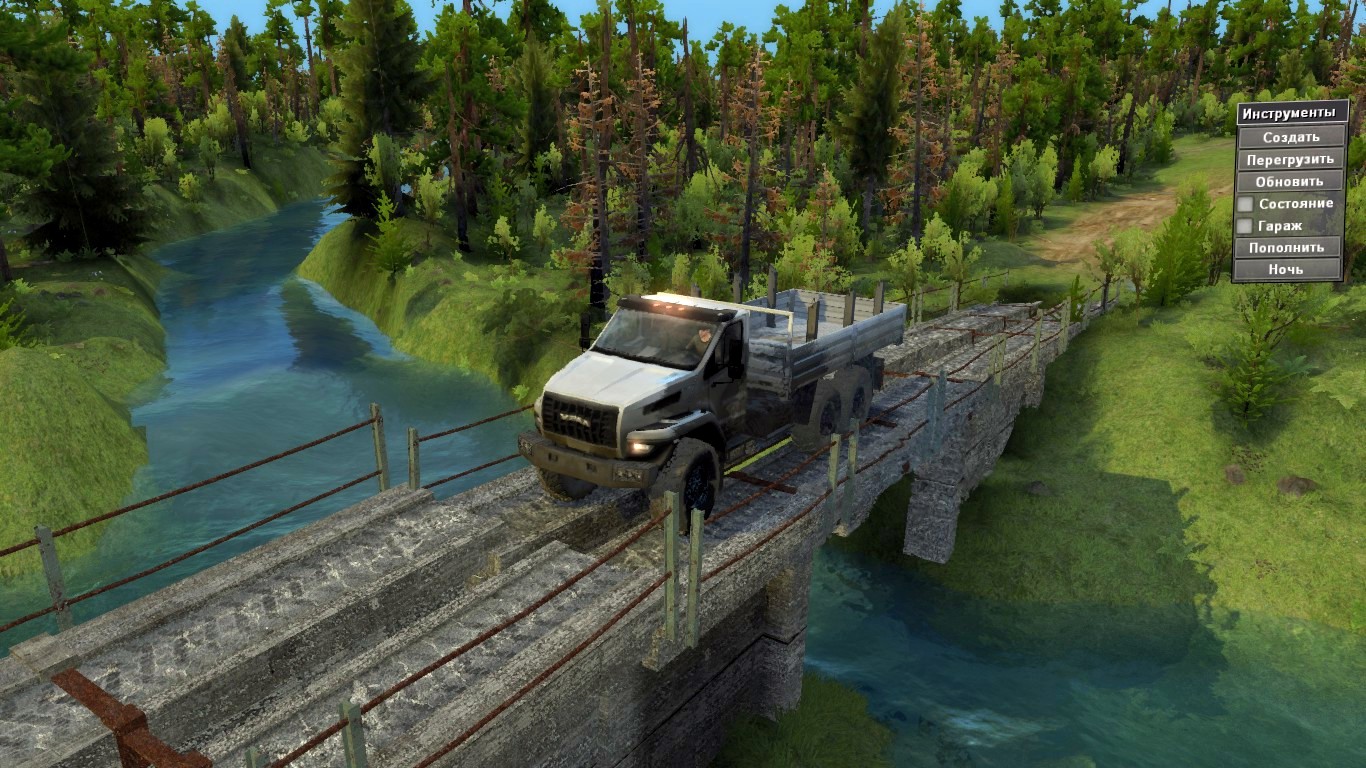Click Пополнить to refill supplies

tap(1288, 247)
